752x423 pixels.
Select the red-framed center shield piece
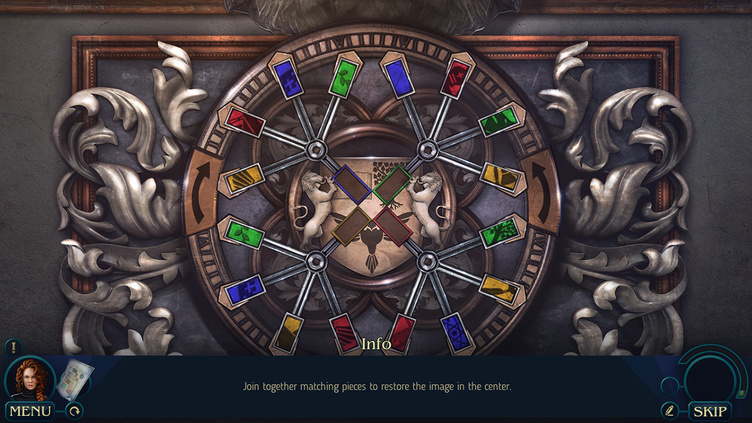tap(393, 225)
